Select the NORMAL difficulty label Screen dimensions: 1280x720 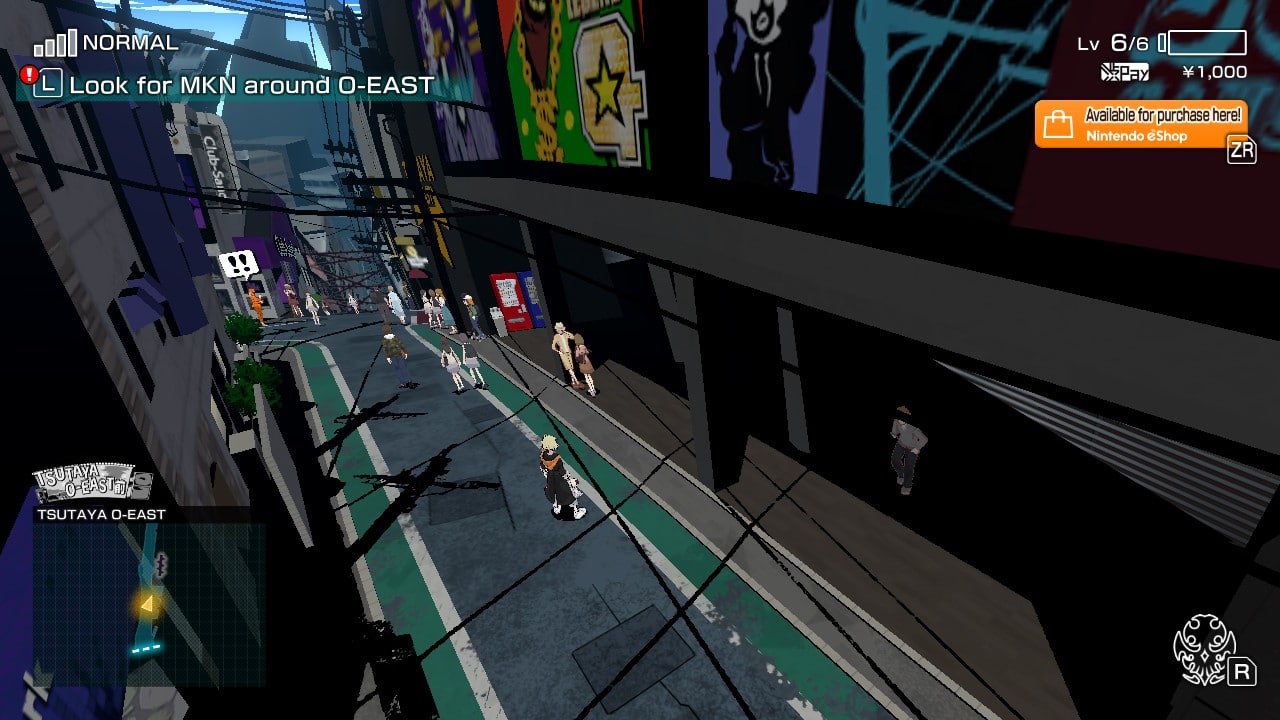pos(131,43)
